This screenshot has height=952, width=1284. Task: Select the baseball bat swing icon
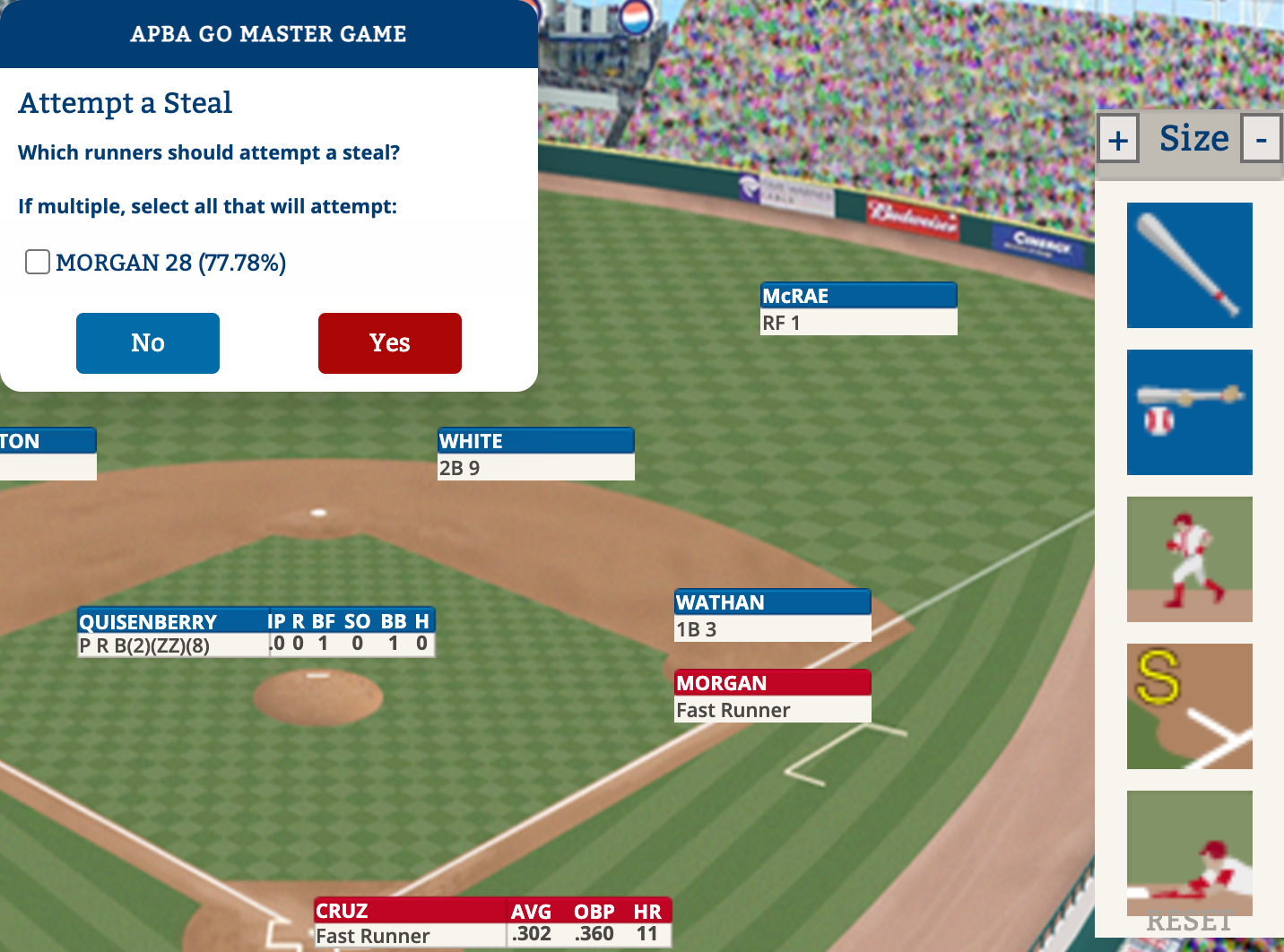(x=1189, y=265)
